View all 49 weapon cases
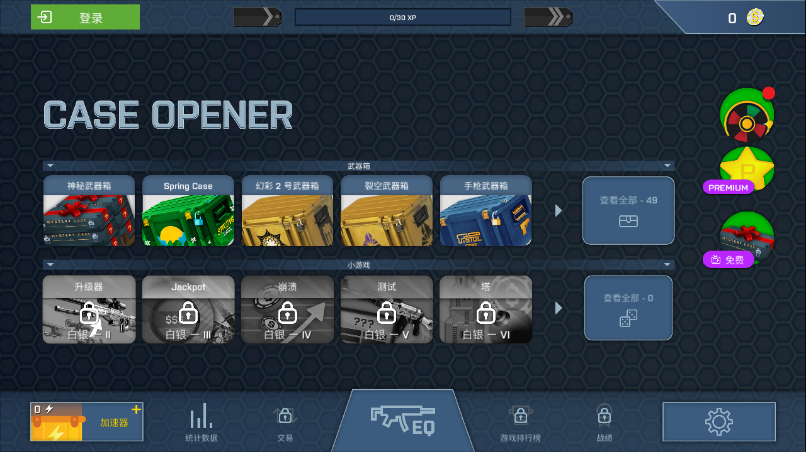This screenshot has height=452, width=806. click(628, 210)
